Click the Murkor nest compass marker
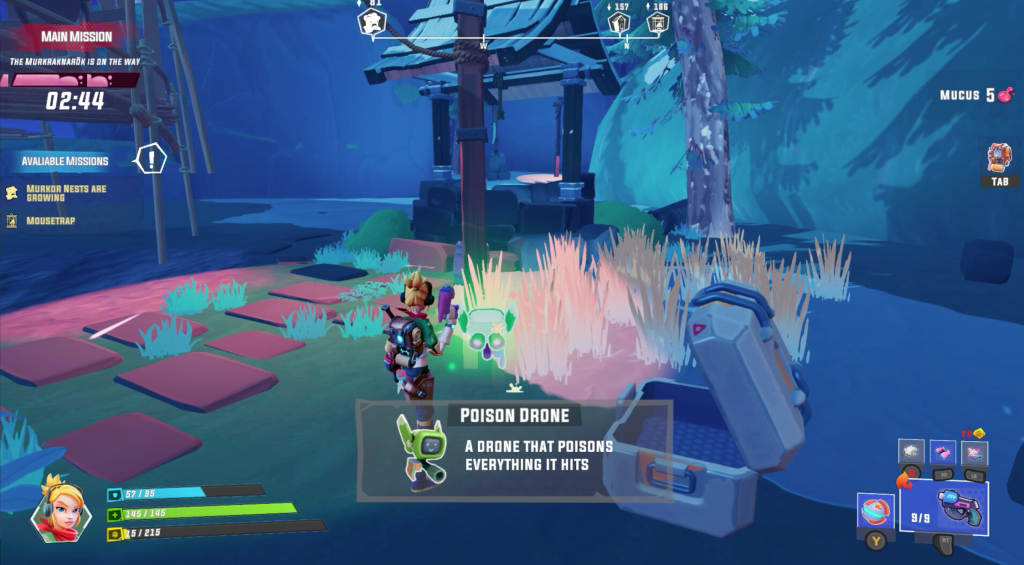The image size is (1024, 565). [371, 21]
